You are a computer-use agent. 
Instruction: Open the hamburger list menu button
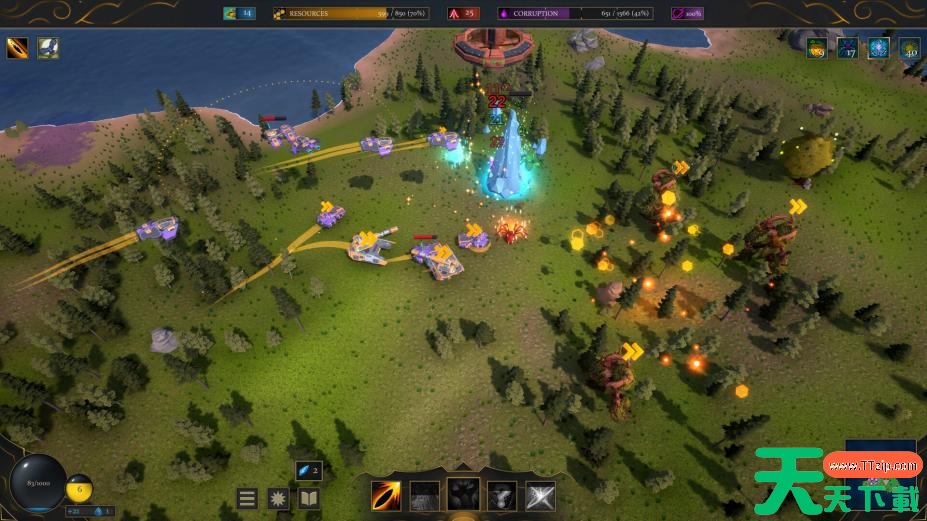[247, 498]
